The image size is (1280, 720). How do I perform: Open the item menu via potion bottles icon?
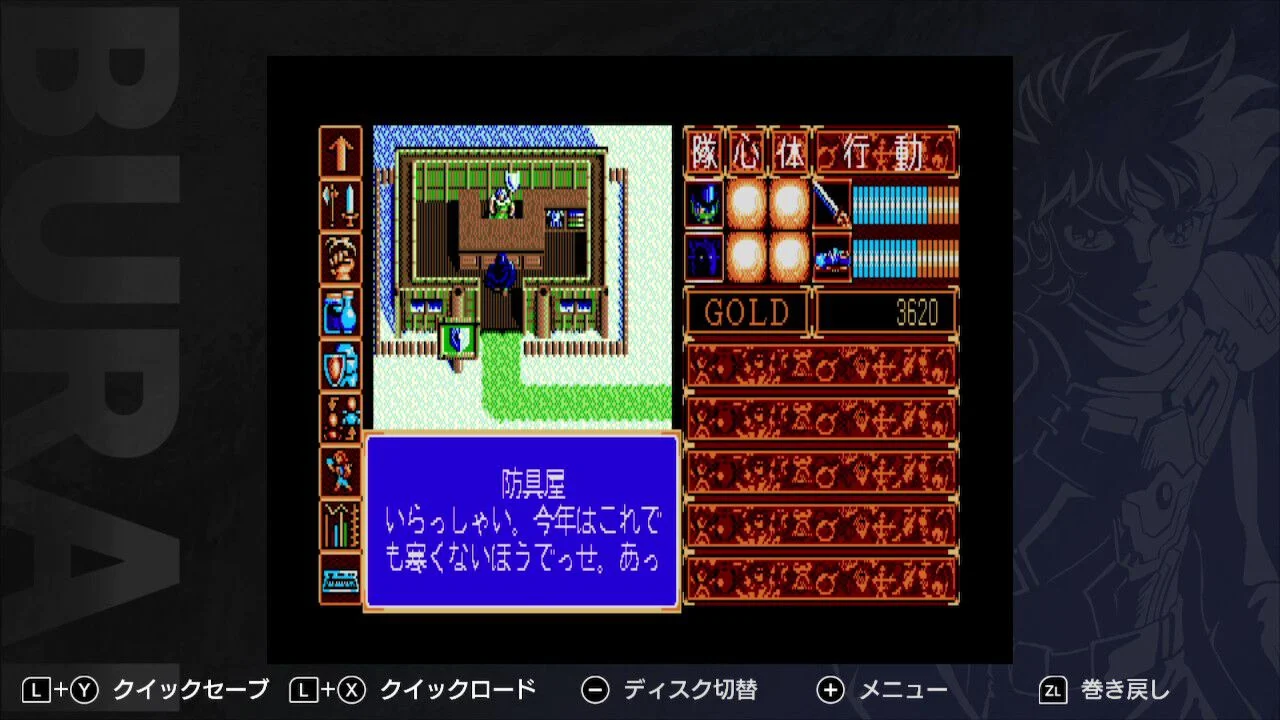(x=340, y=312)
